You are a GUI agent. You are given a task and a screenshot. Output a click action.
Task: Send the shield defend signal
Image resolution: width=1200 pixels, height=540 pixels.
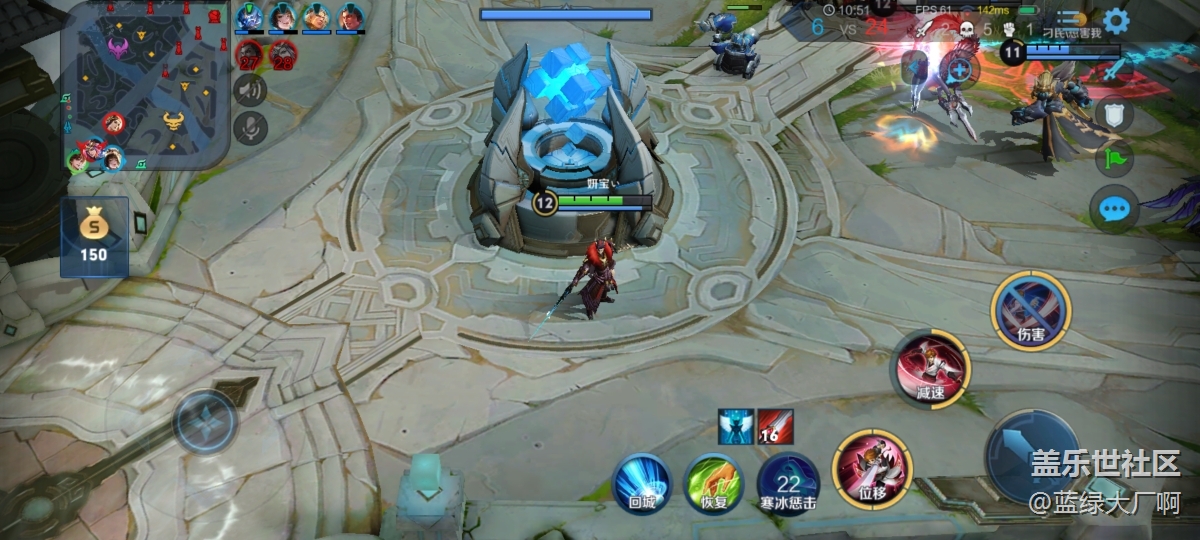coord(1114,114)
